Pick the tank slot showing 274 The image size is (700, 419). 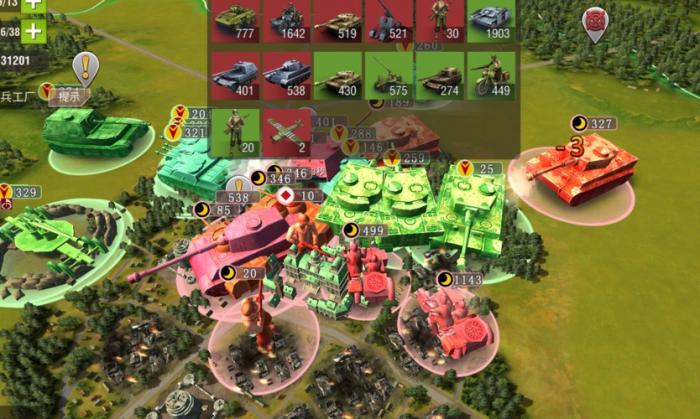(440, 75)
